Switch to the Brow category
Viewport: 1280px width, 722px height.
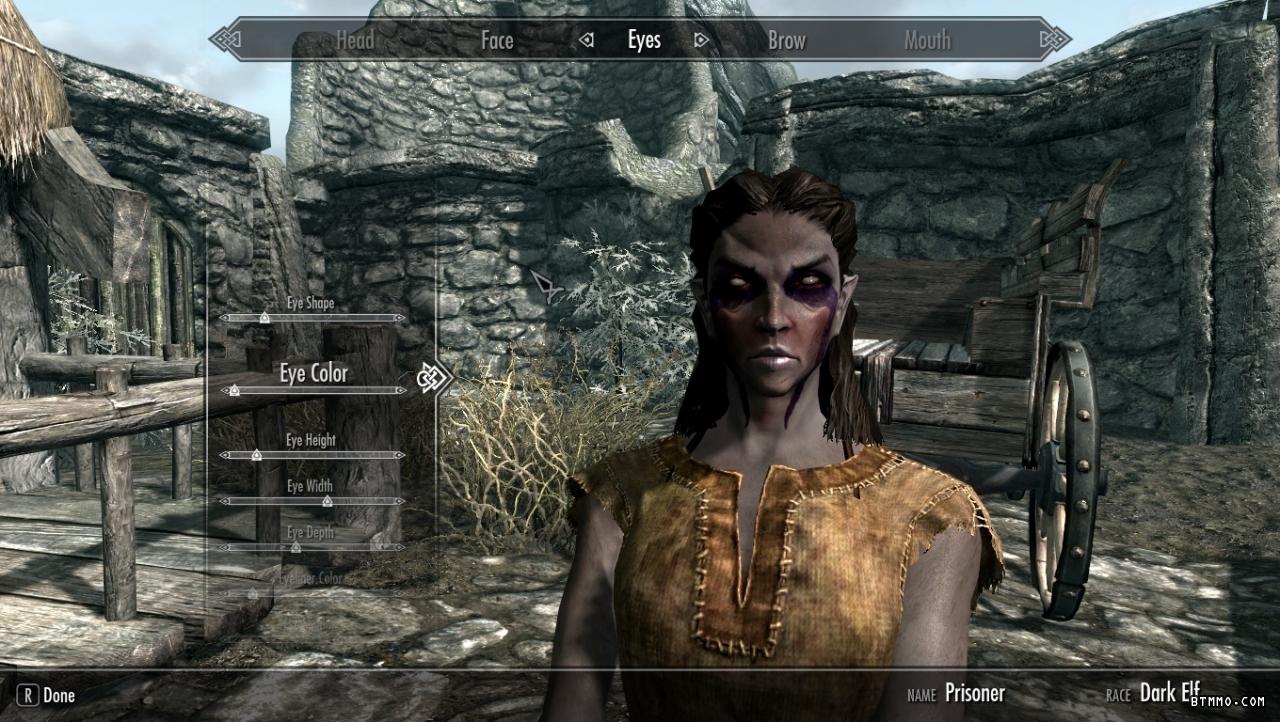click(x=786, y=41)
